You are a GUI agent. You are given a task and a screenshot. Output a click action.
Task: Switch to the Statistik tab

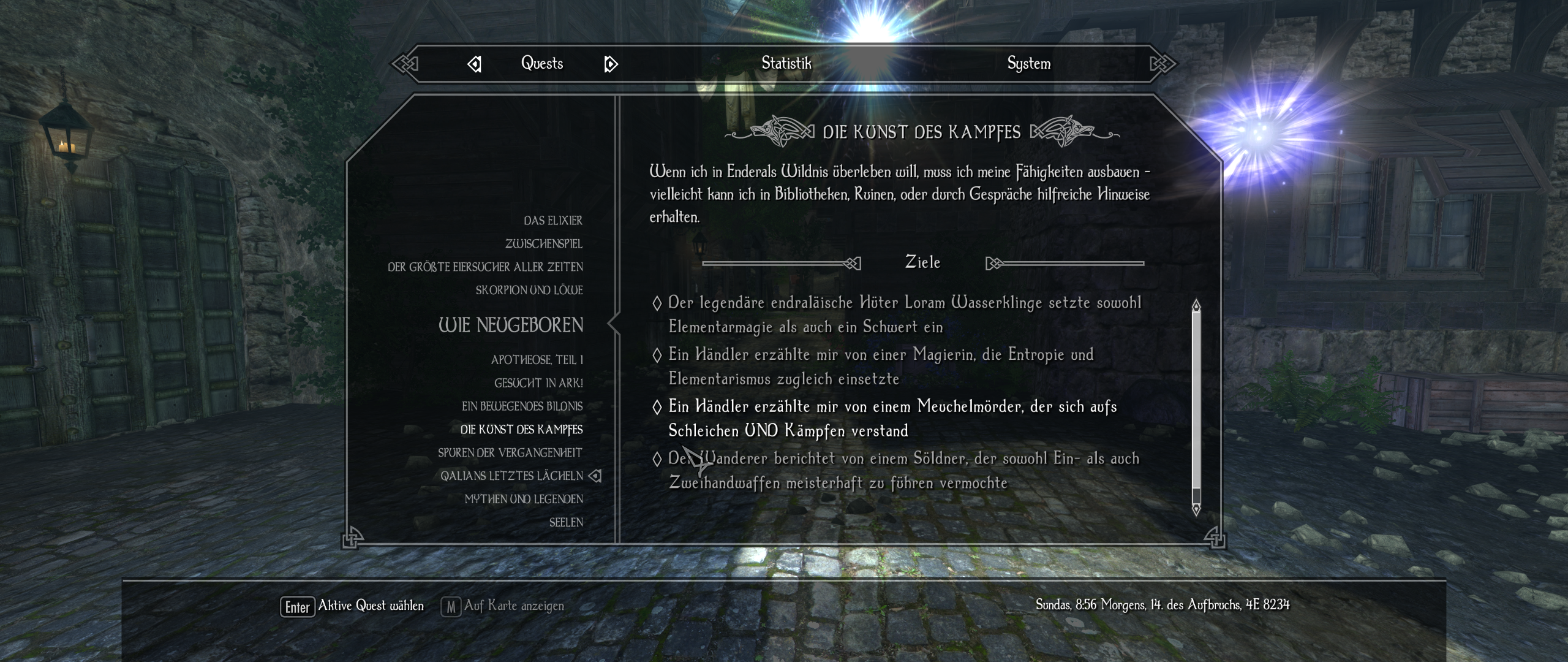click(787, 63)
